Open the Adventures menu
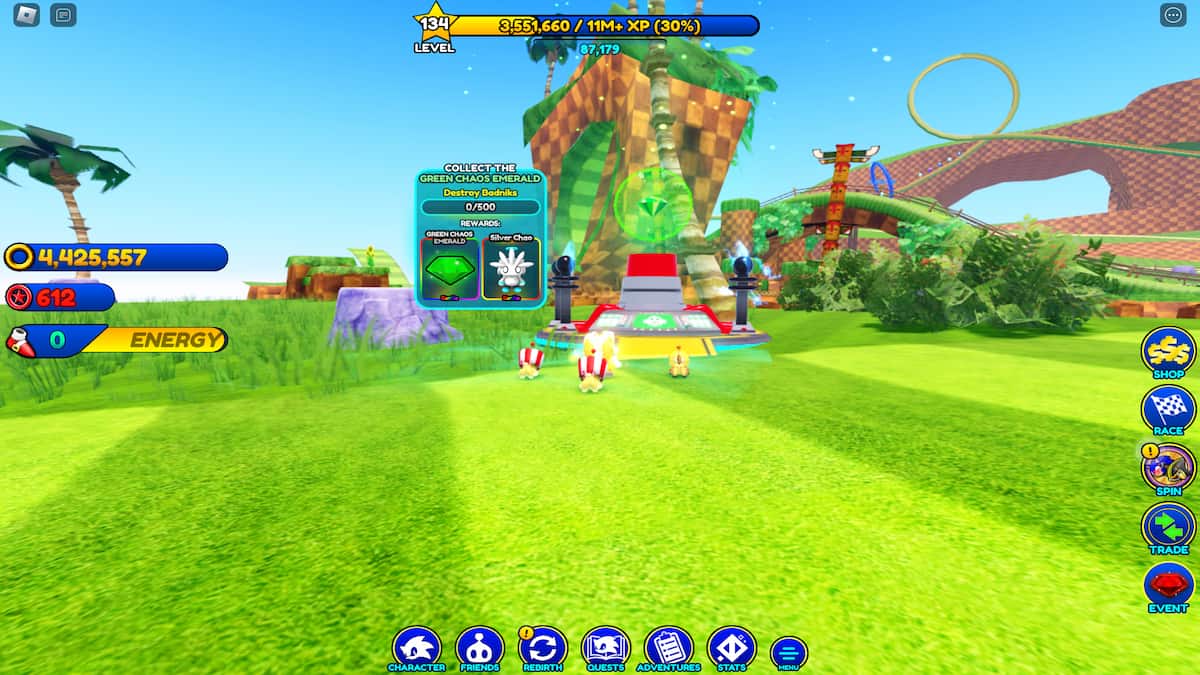 click(x=669, y=648)
